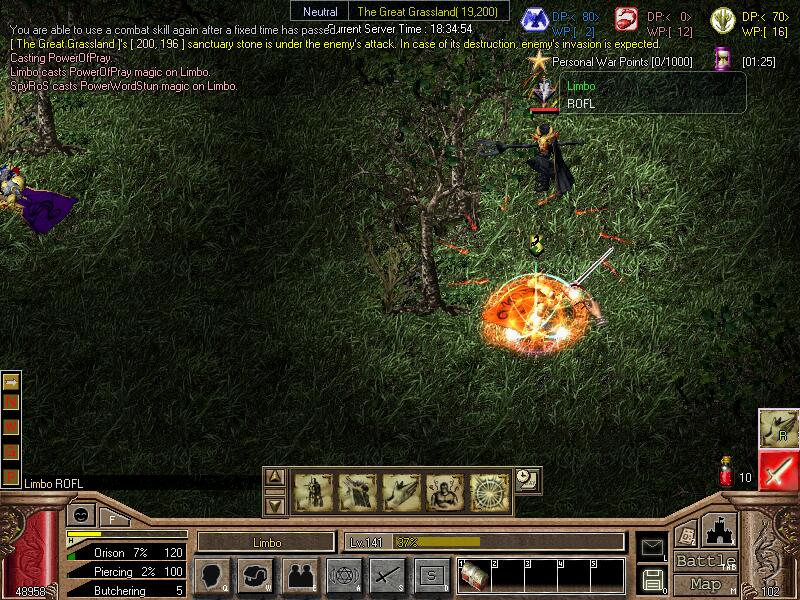Select the red sword attack icon
The height and width of the screenshot is (600, 800).
click(777, 469)
